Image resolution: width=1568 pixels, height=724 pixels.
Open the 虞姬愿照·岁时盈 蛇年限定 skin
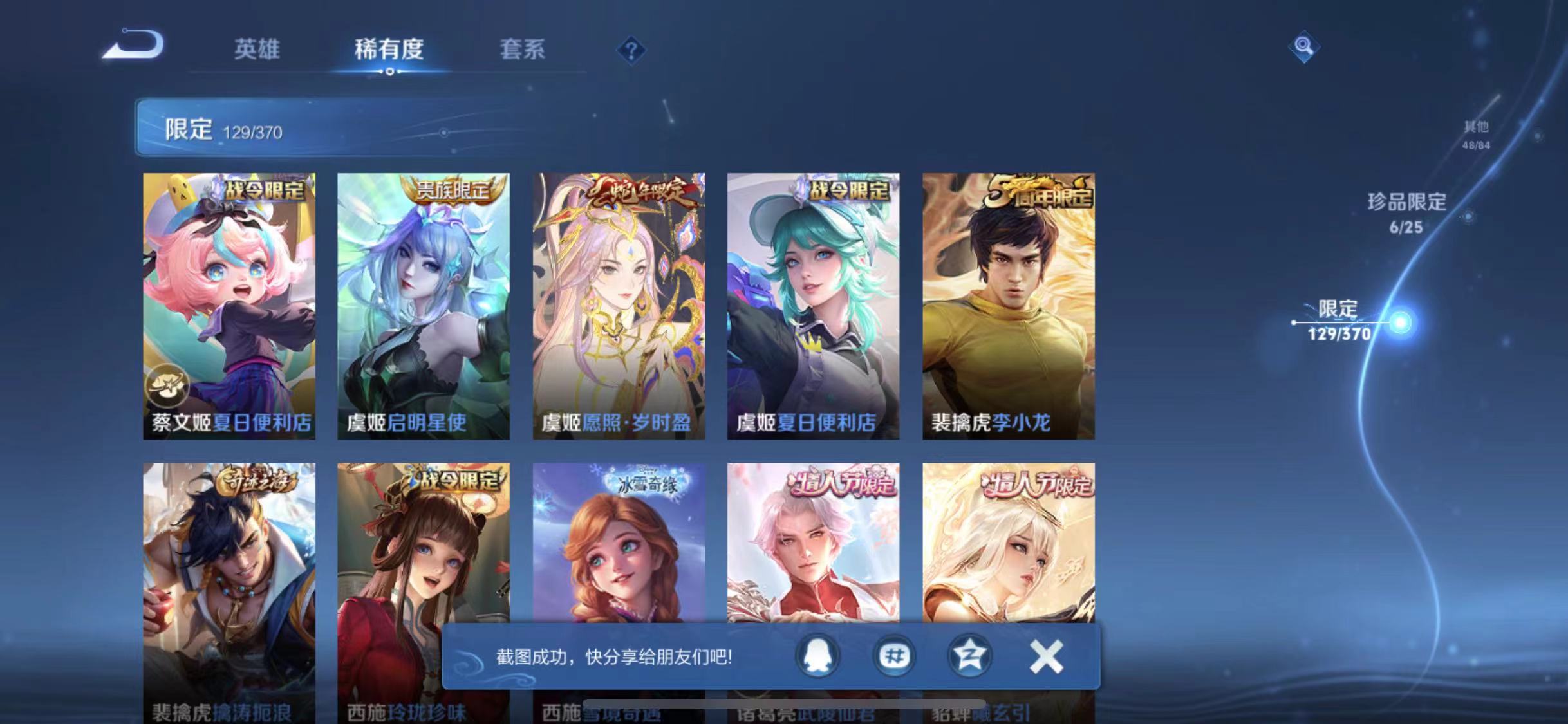coord(619,302)
